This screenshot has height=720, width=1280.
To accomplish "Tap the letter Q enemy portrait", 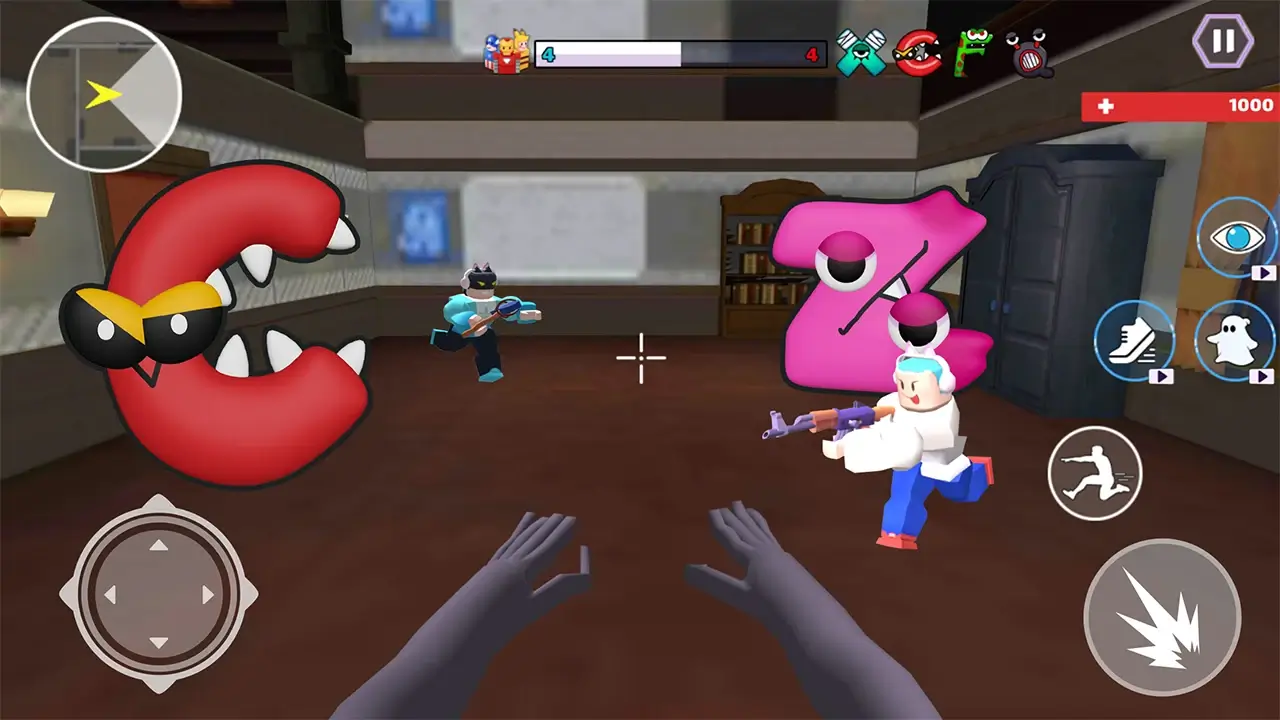I will (1031, 57).
